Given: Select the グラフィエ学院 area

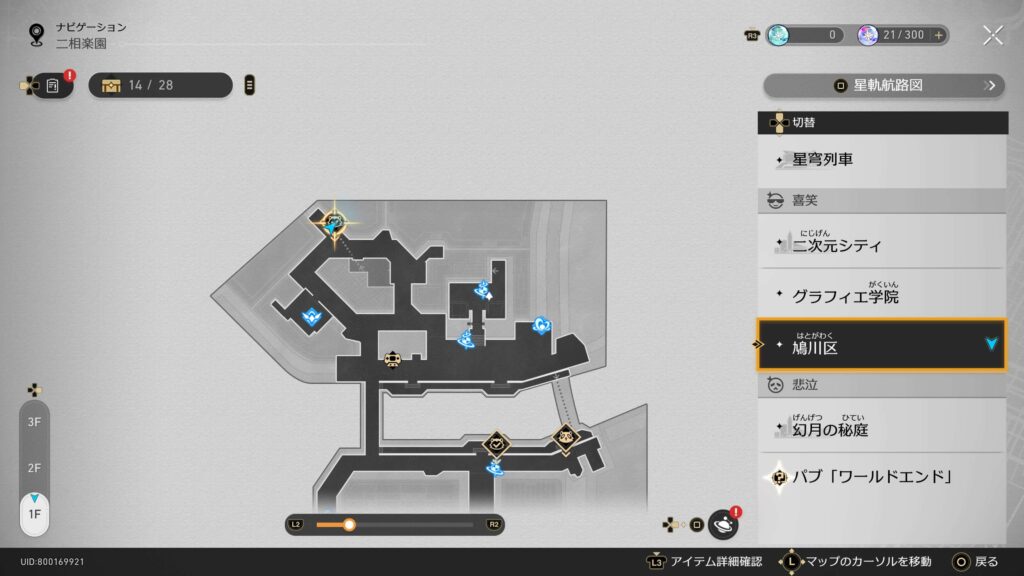Looking at the screenshot, I should [882, 296].
